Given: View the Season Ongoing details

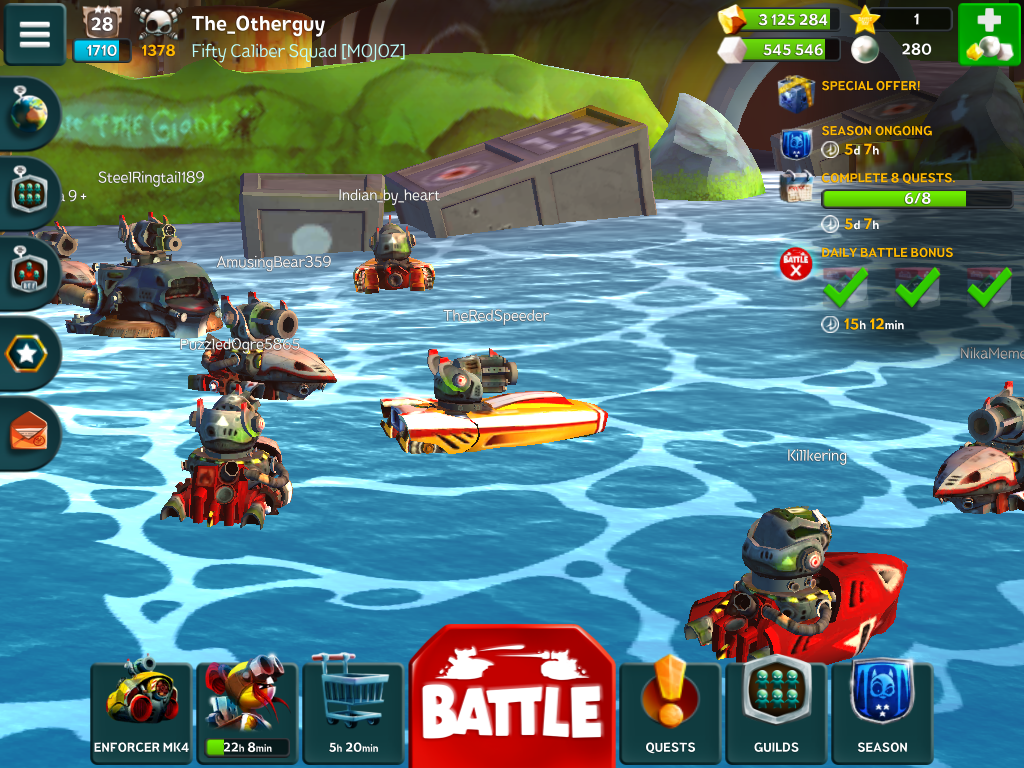Looking at the screenshot, I should click(797, 144).
